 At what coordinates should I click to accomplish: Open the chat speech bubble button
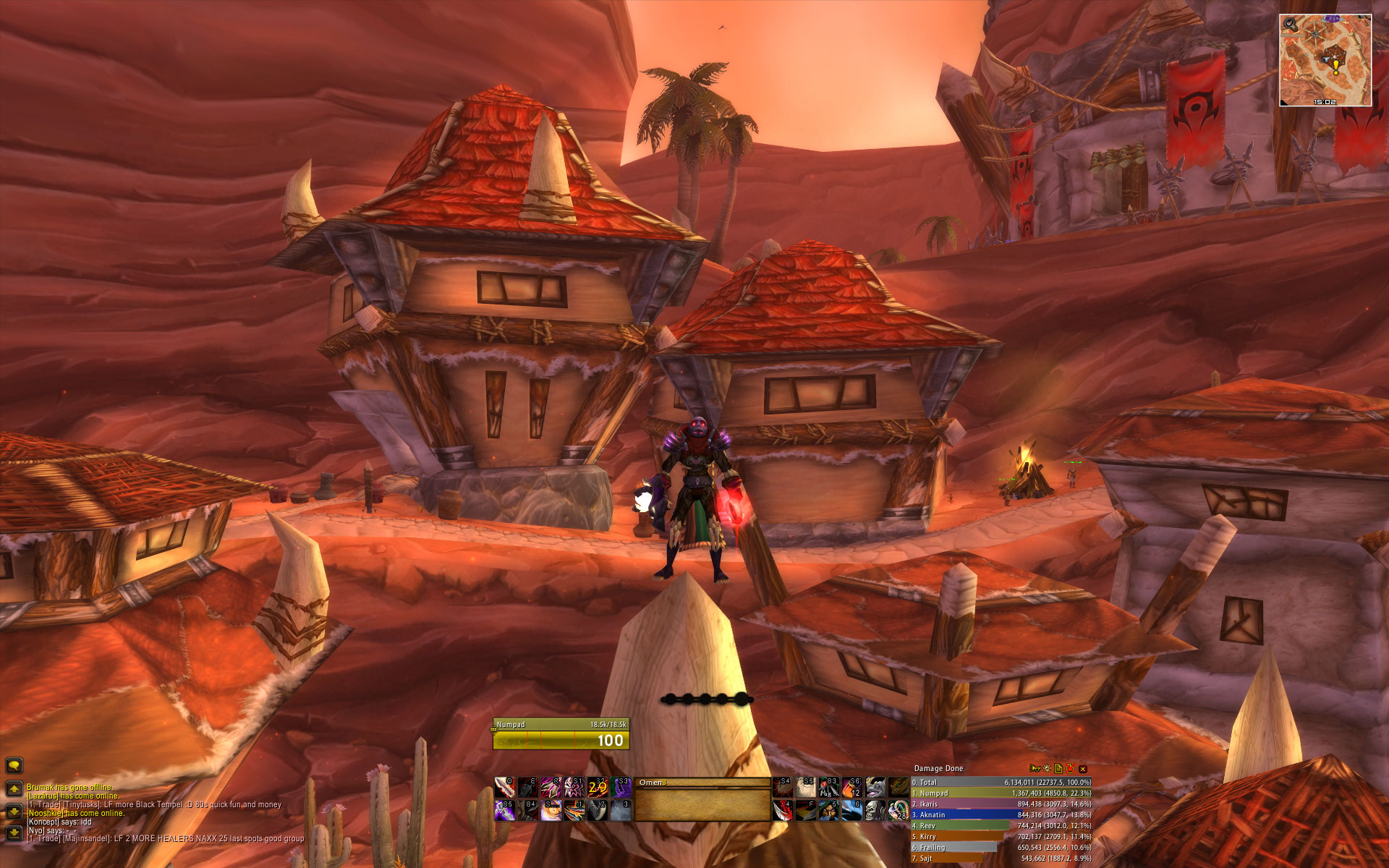pyautogui.click(x=14, y=765)
